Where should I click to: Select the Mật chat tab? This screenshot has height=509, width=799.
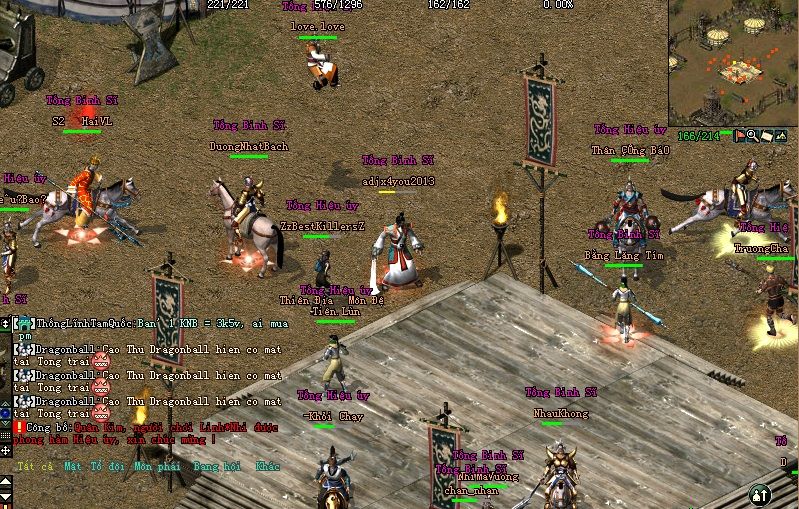click(x=72, y=466)
